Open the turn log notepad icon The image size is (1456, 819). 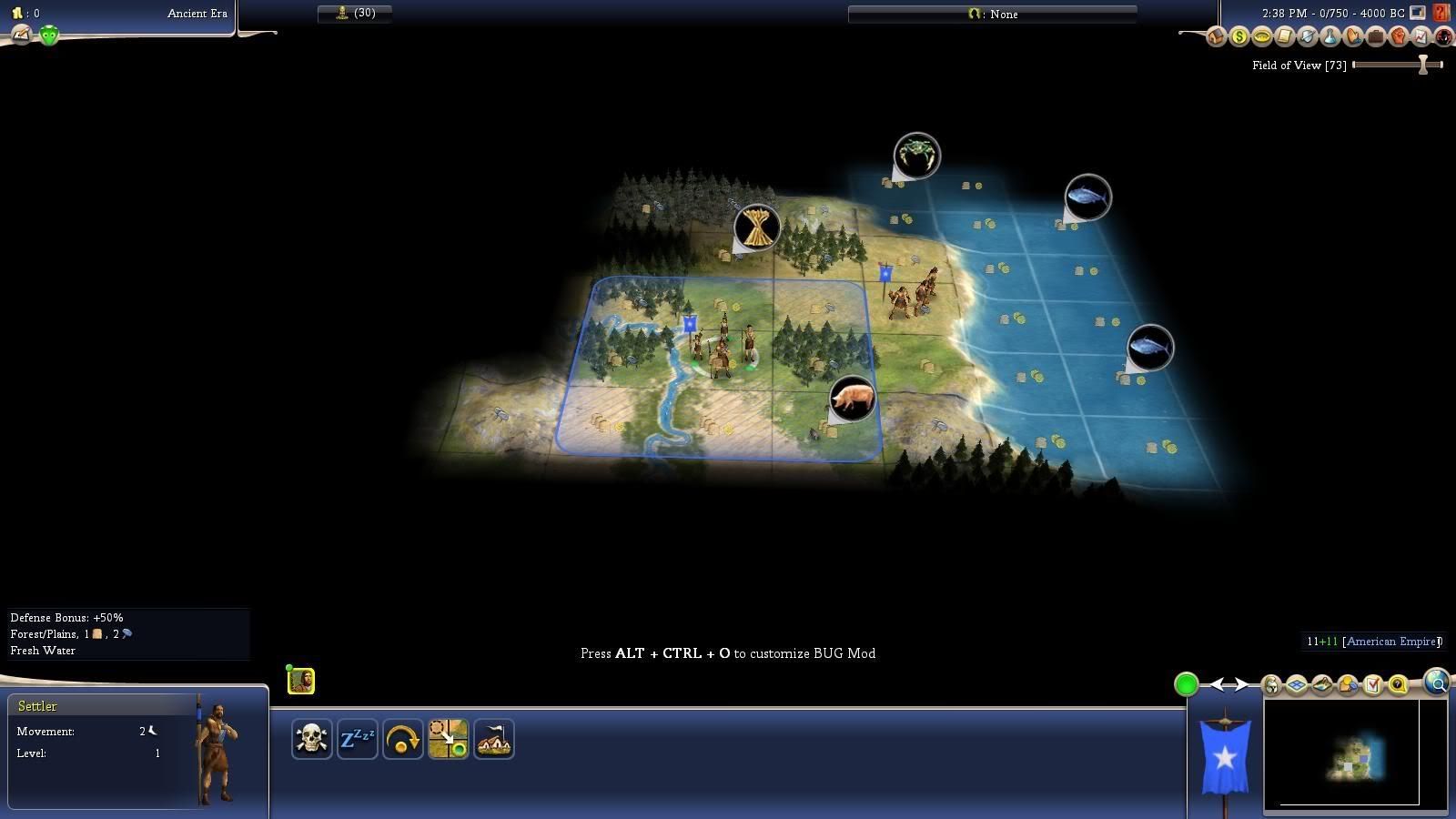pos(20,35)
